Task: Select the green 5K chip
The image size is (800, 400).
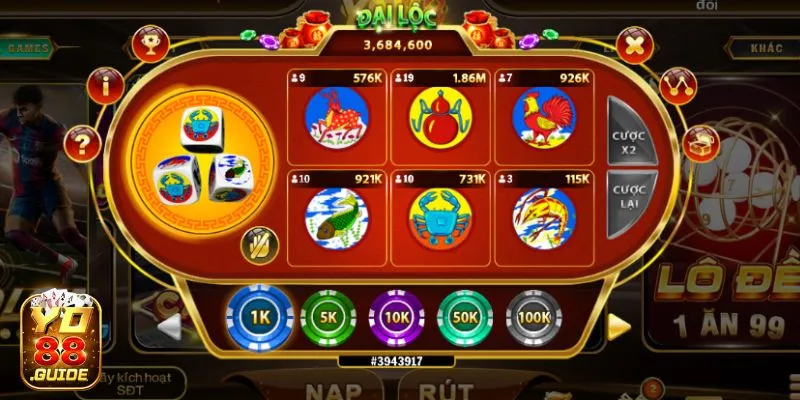Action: (x=329, y=318)
